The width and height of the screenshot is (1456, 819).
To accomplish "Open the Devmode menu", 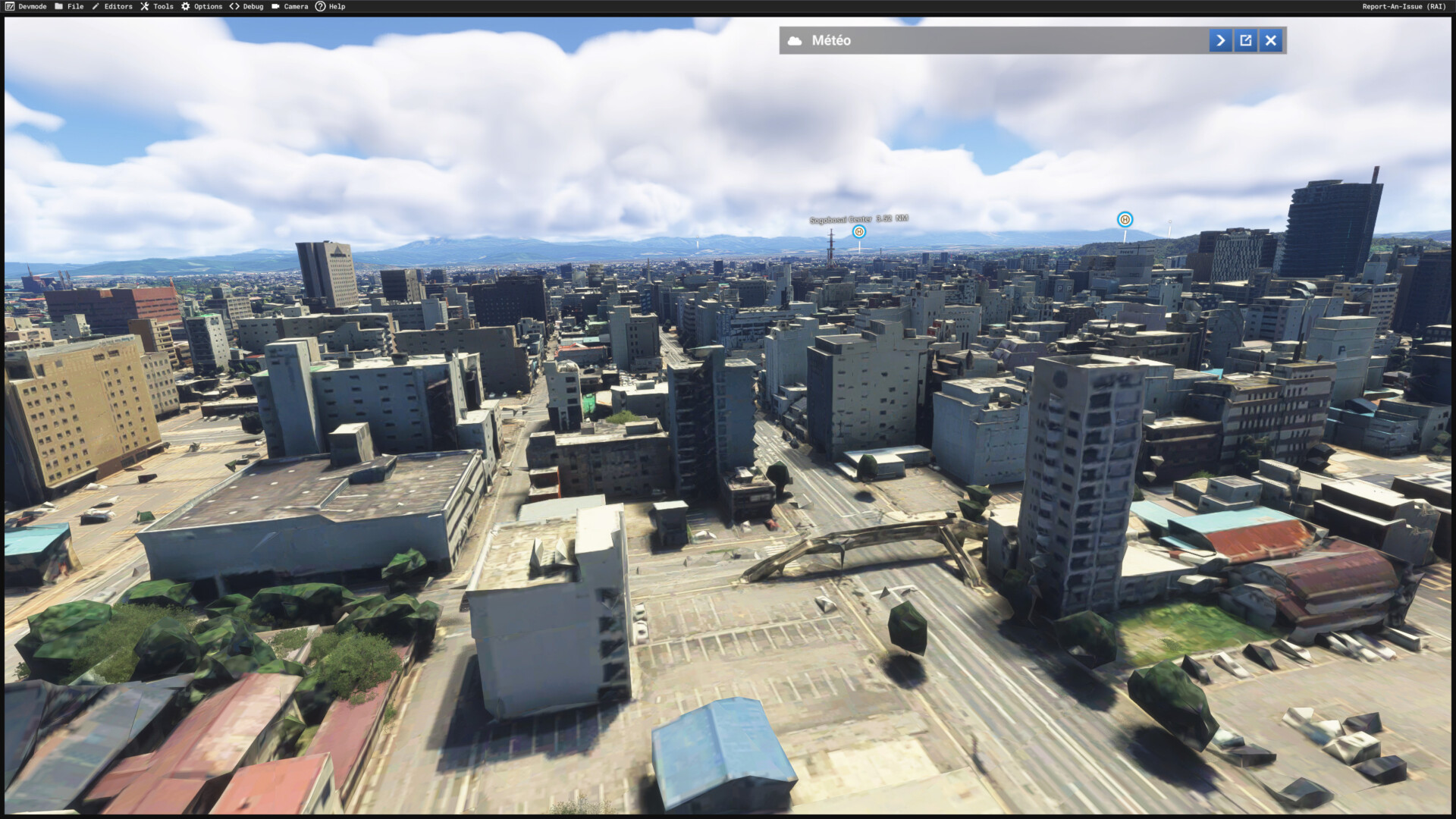I will point(26,6).
